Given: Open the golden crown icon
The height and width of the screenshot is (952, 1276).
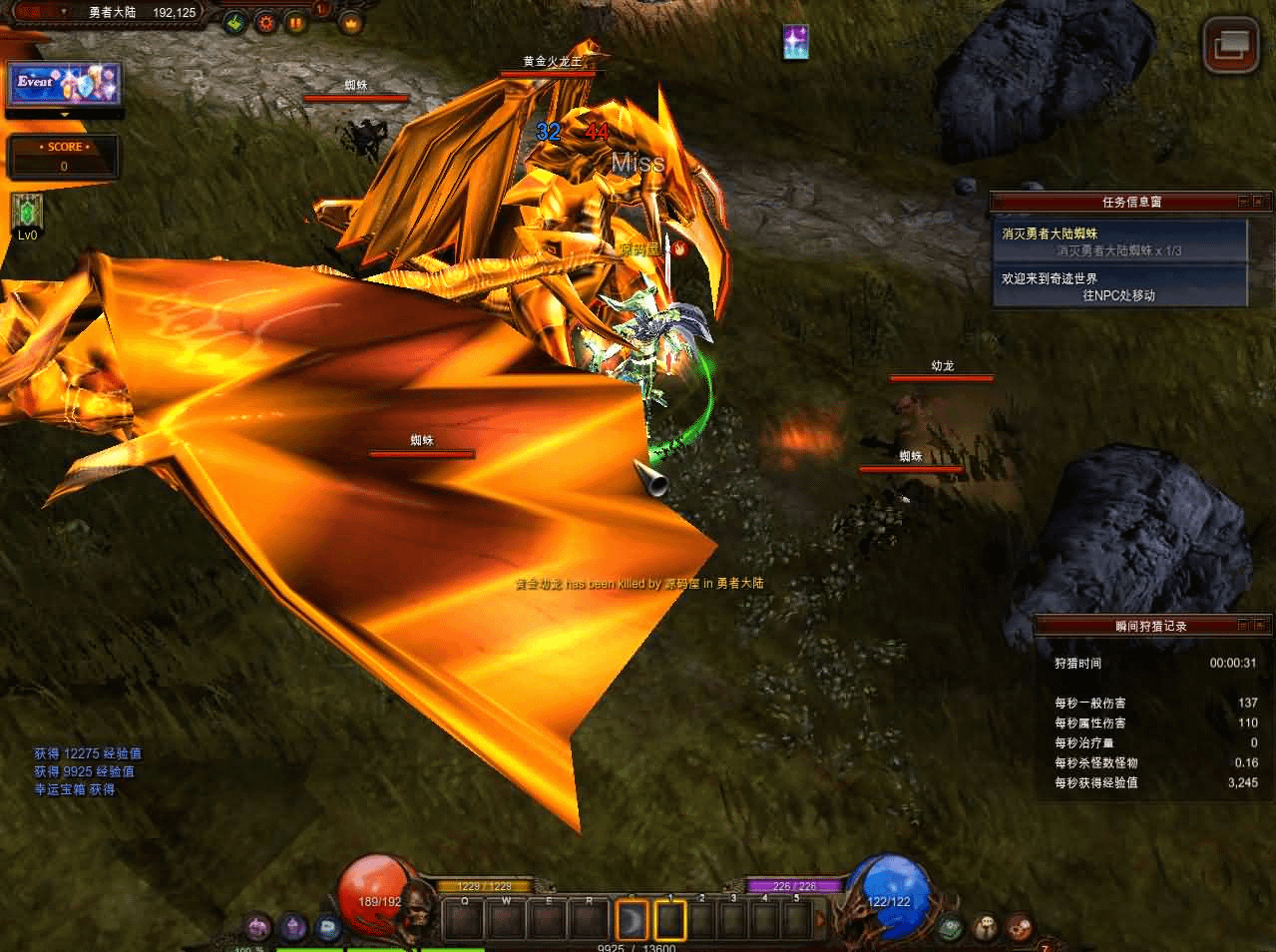Looking at the screenshot, I should coord(351,22).
